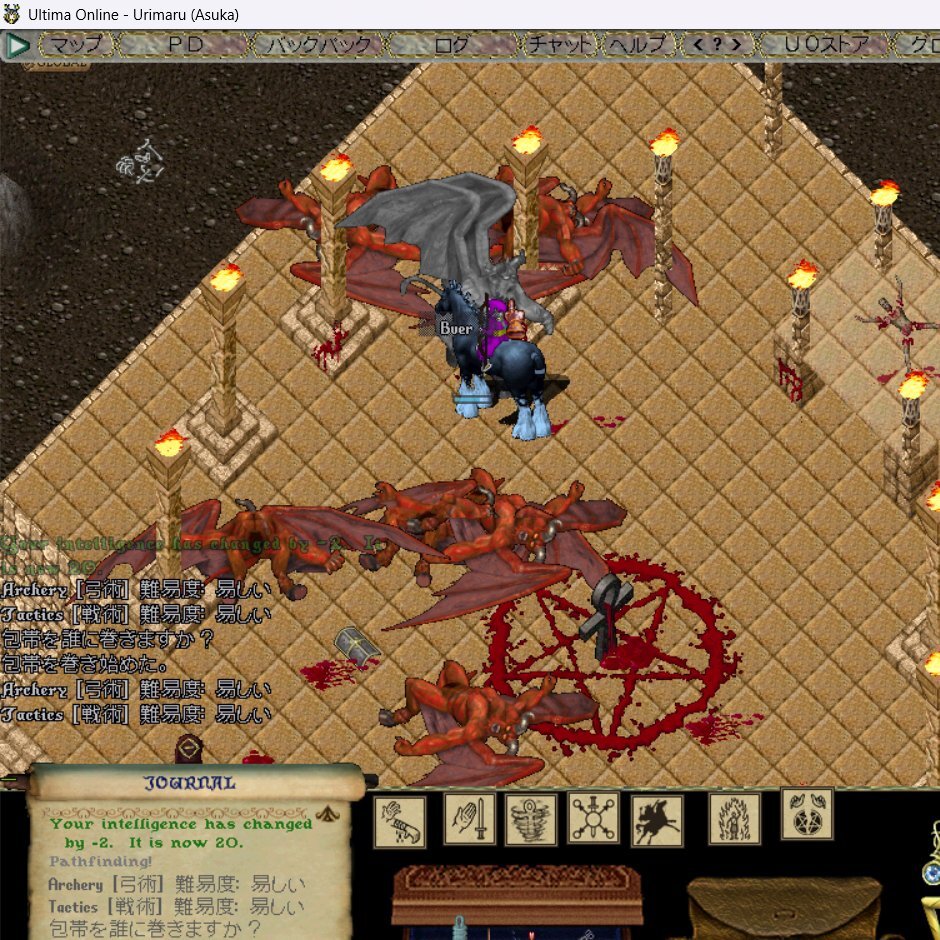The width and height of the screenshot is (940, 940).
Task: Use the hand and sword skill icon
Action: click(x=470, y=819)
